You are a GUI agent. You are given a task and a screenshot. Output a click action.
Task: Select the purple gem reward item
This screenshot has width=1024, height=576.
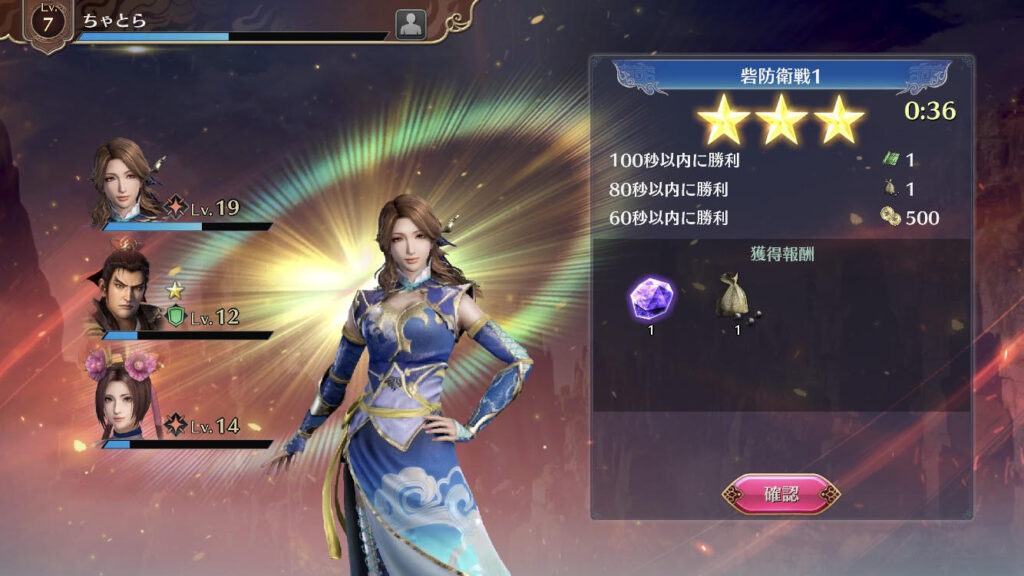coord(650,297)
